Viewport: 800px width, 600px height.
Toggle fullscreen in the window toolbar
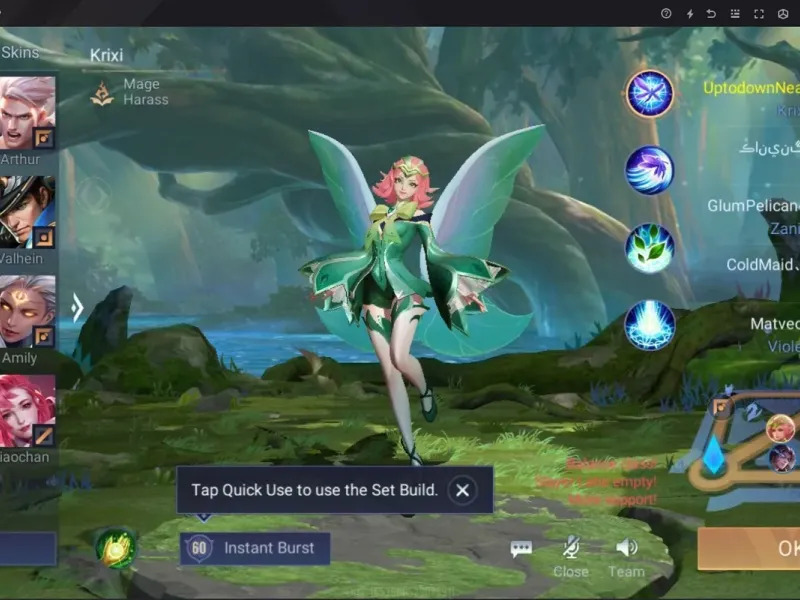(759, 13)
